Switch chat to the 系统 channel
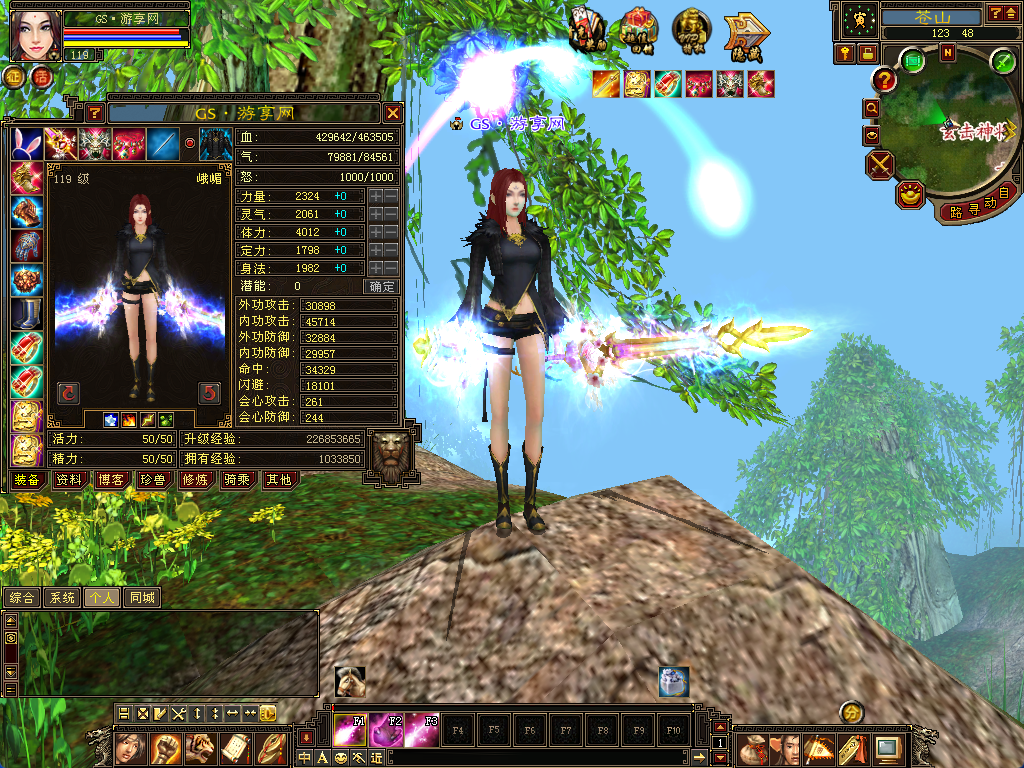The width and height of the screenshot is (1024, 768). click(62, 598)
